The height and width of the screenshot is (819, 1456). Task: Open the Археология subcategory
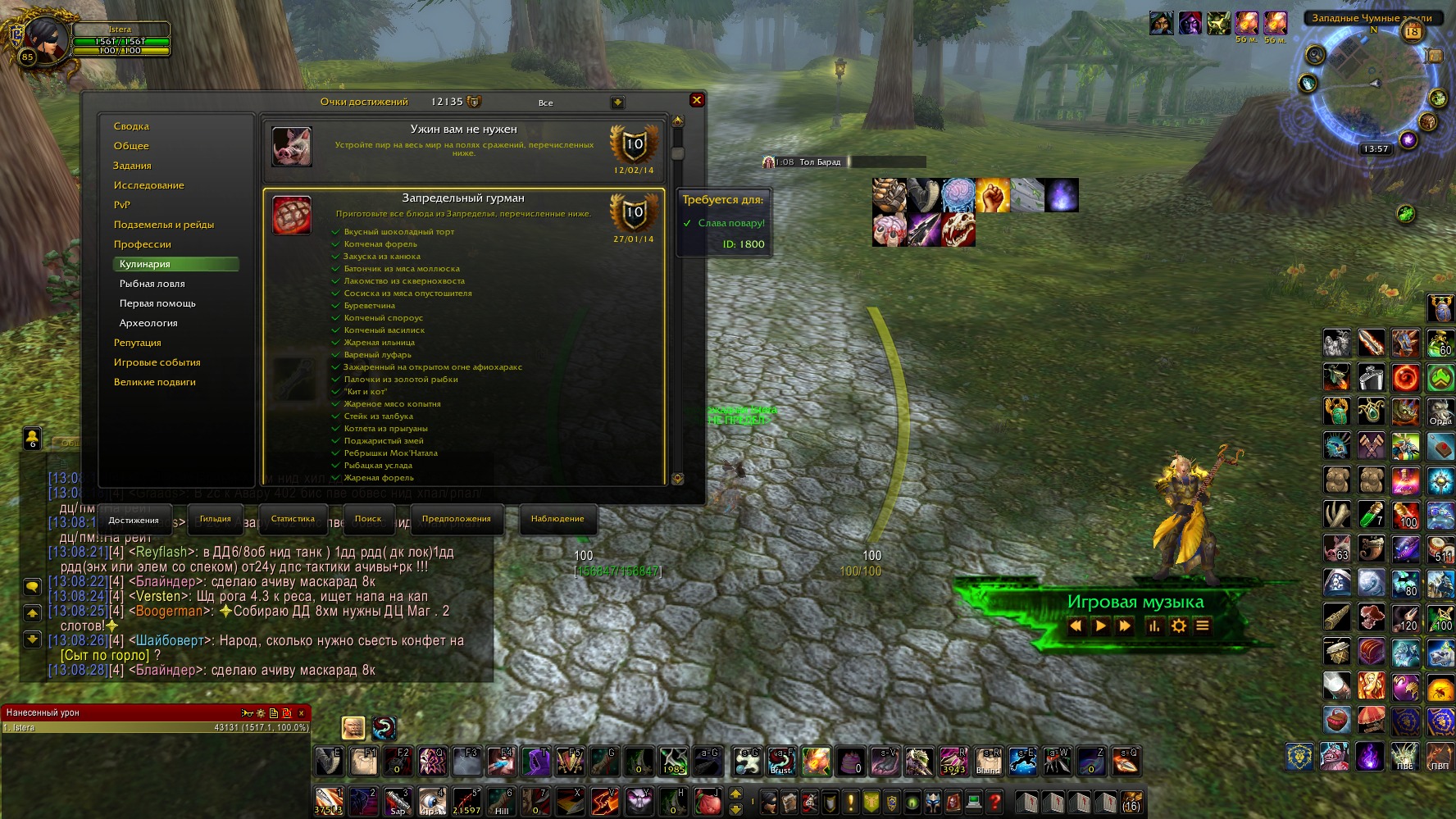148,323
